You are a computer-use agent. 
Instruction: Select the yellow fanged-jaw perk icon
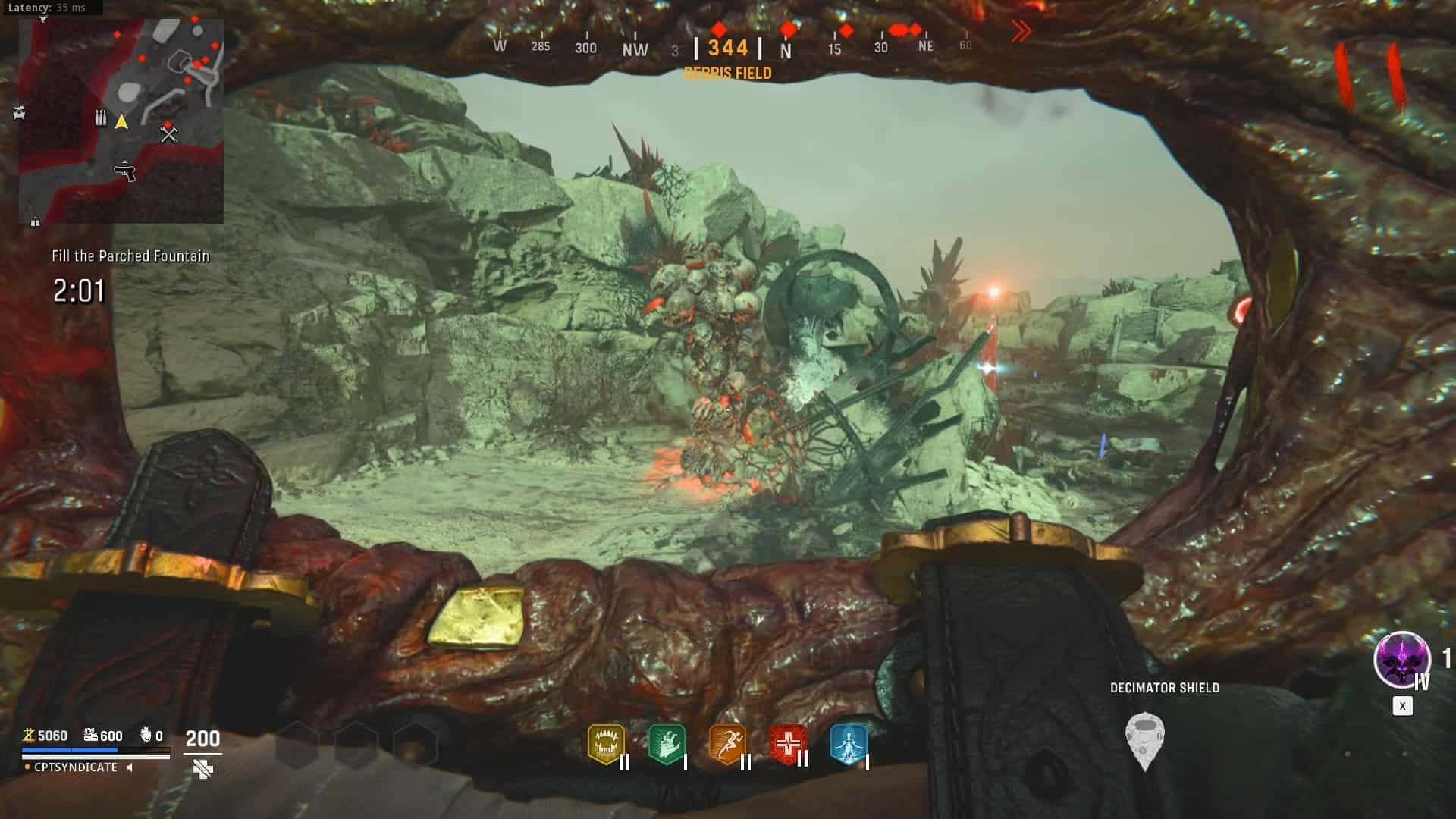[x=605, y=744]
